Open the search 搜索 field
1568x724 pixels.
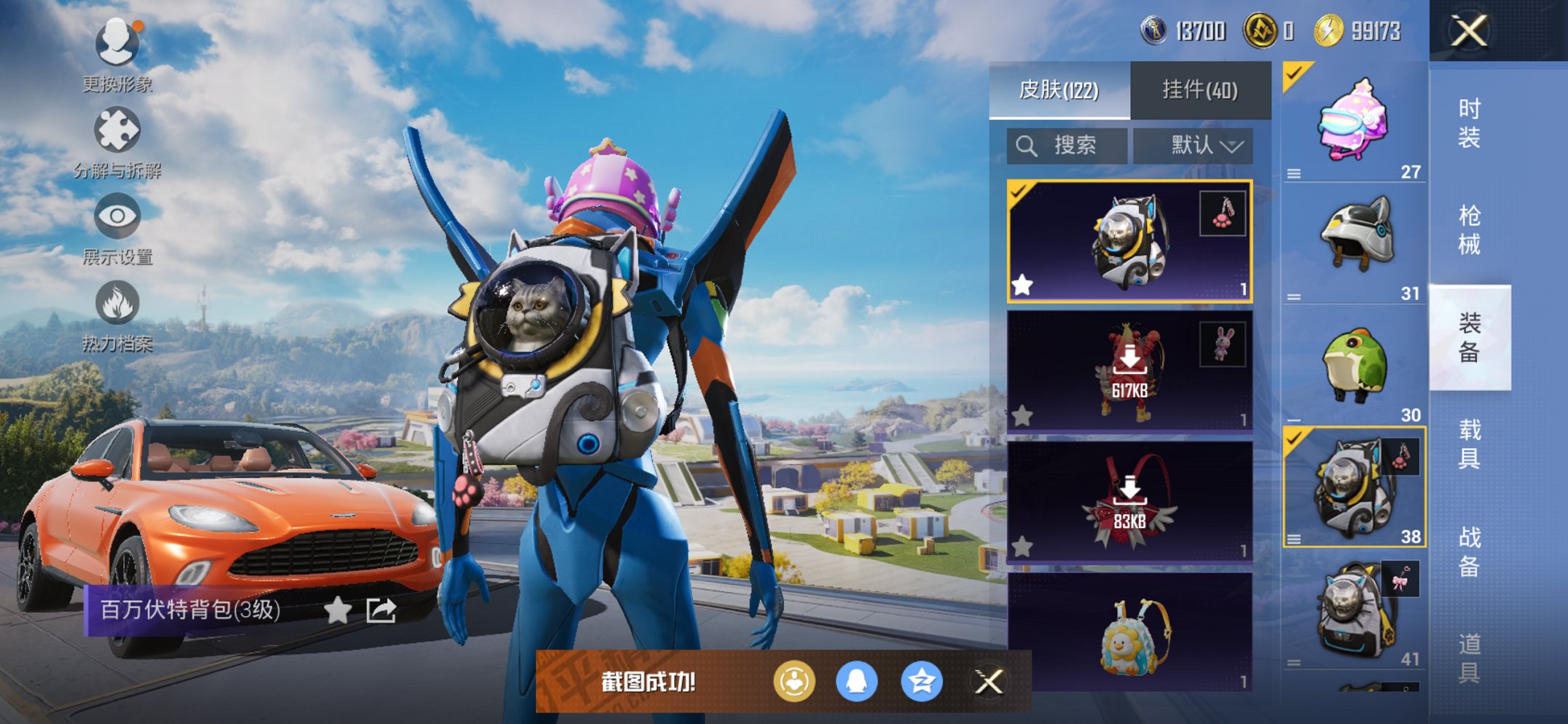(x=1066, y=145)
